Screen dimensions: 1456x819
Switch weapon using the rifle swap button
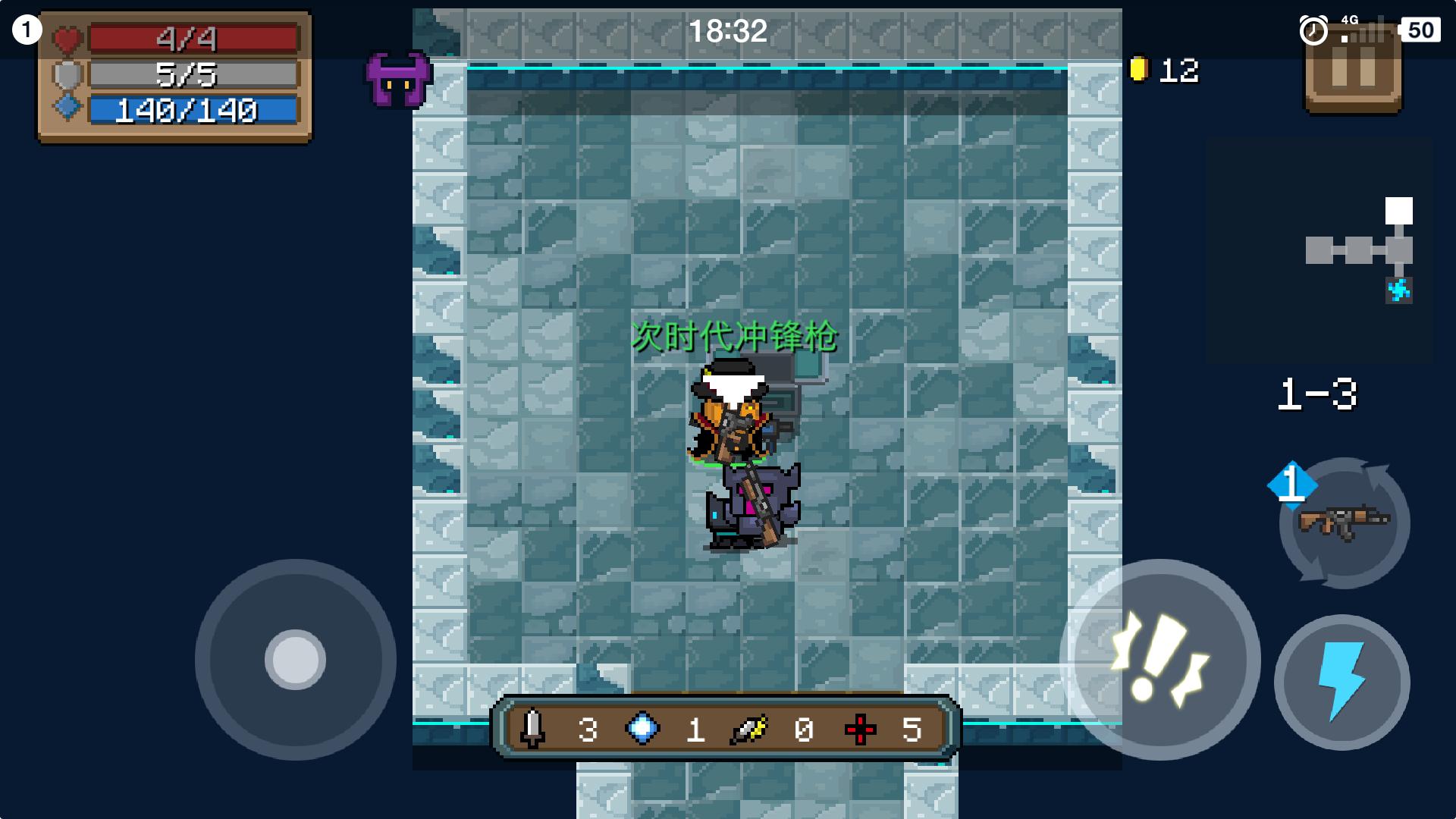point(1344,522)
